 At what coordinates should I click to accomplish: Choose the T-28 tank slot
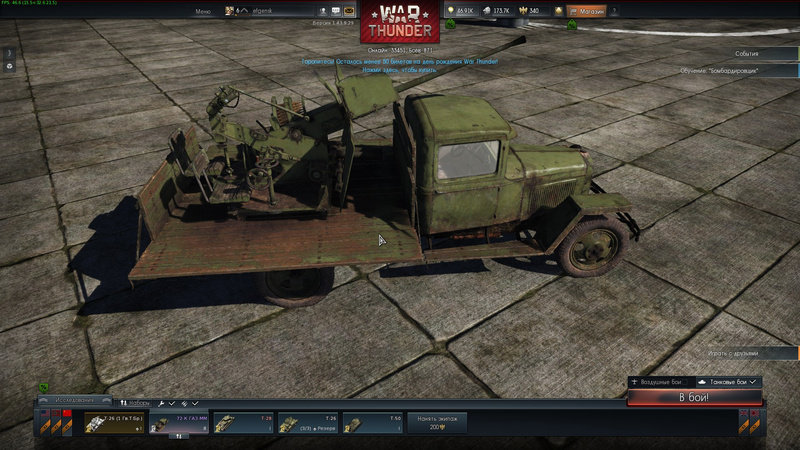pos(242,423)
